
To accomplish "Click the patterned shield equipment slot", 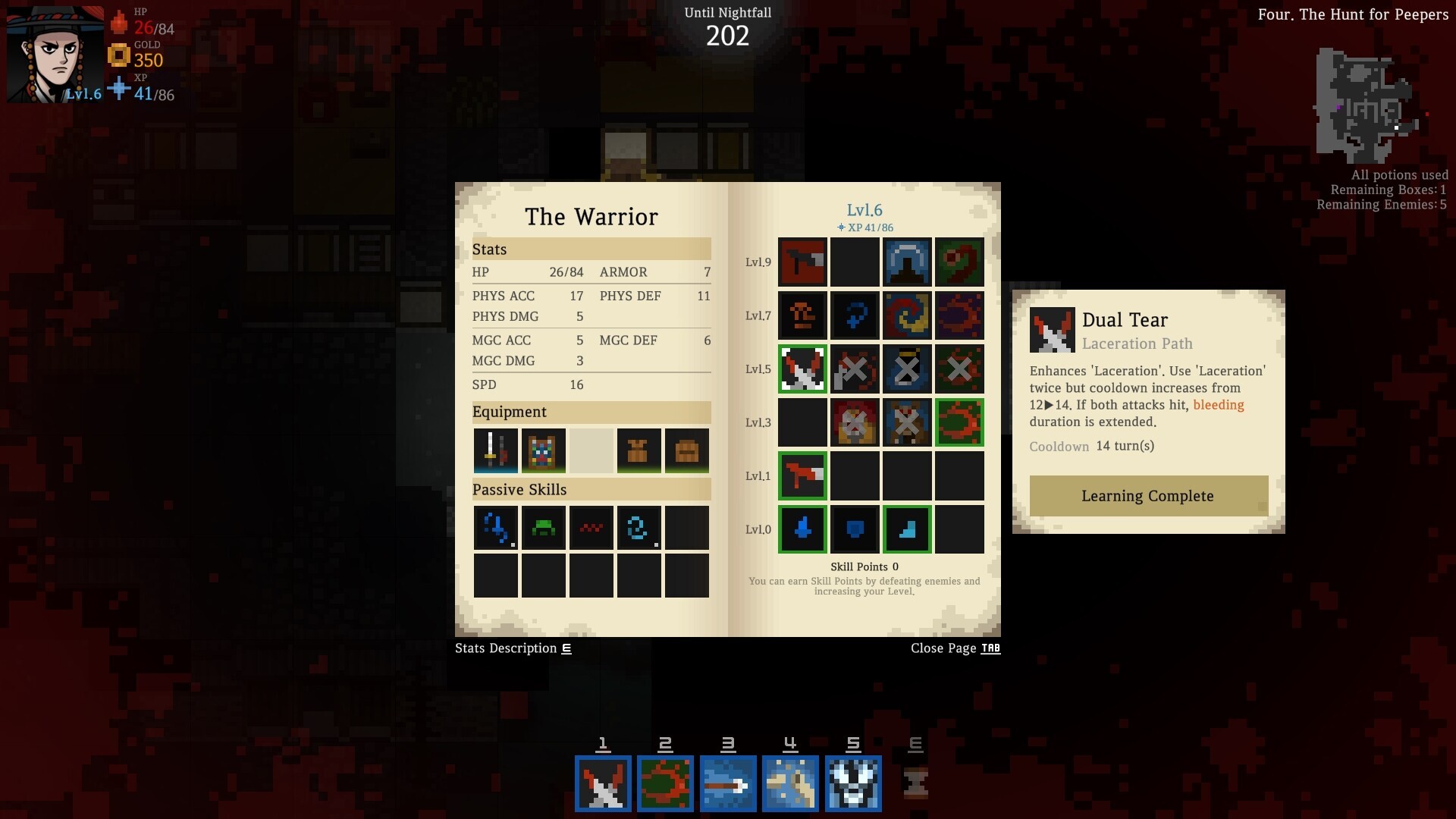I will click(x=543, y=450).
